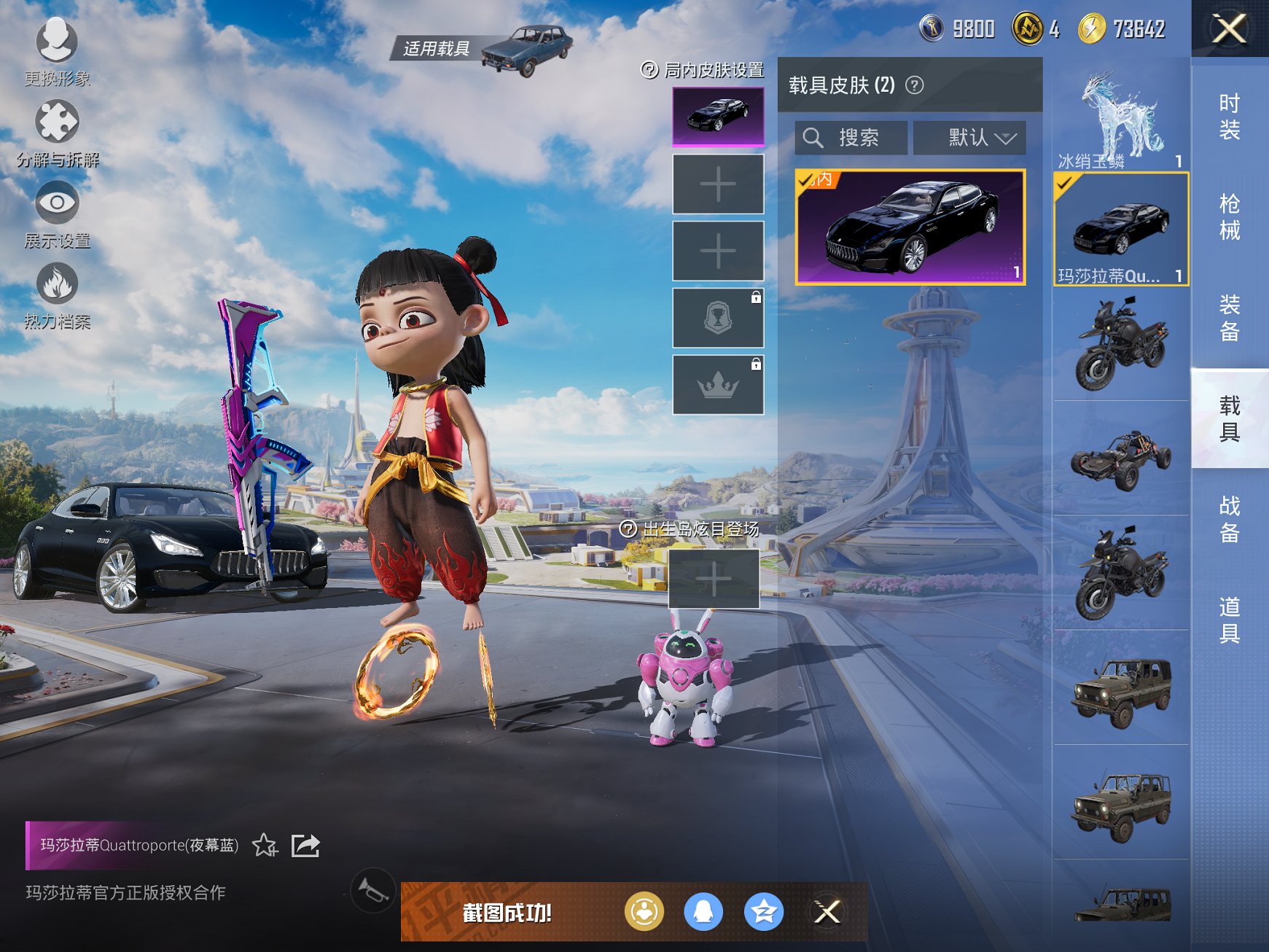1269x952 pixels.
Task: Select the Maserati skin card in skin list
Action: [x=910, y=227]
